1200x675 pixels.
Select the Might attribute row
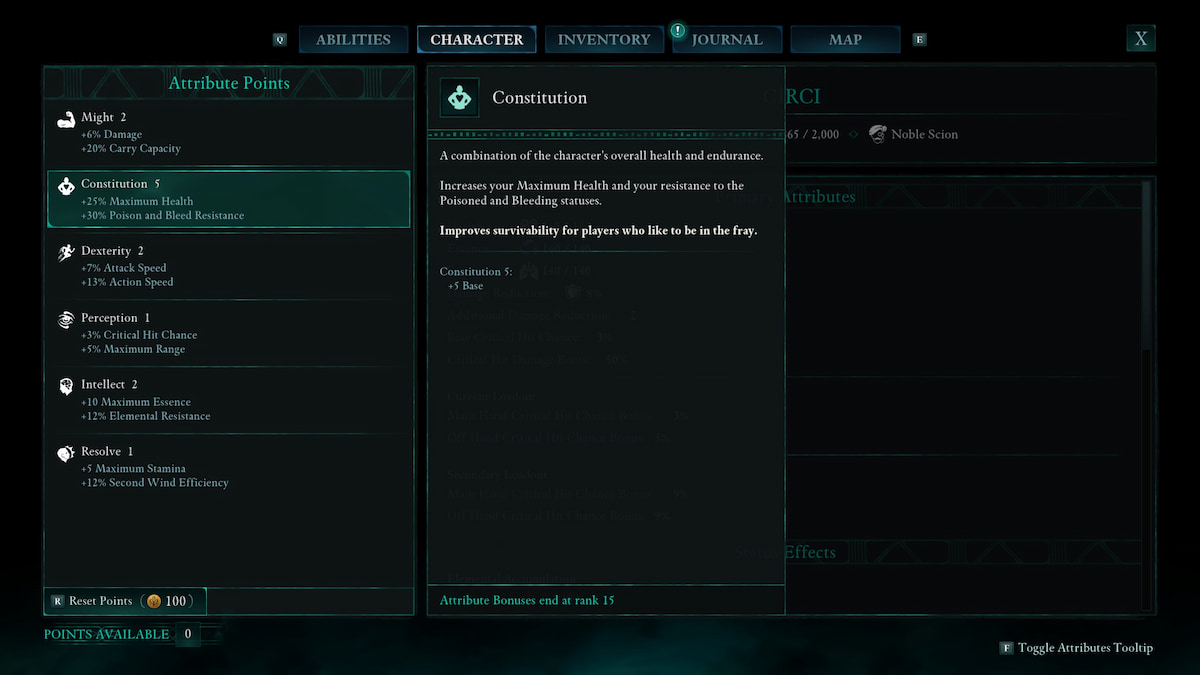tap(228, 132)
